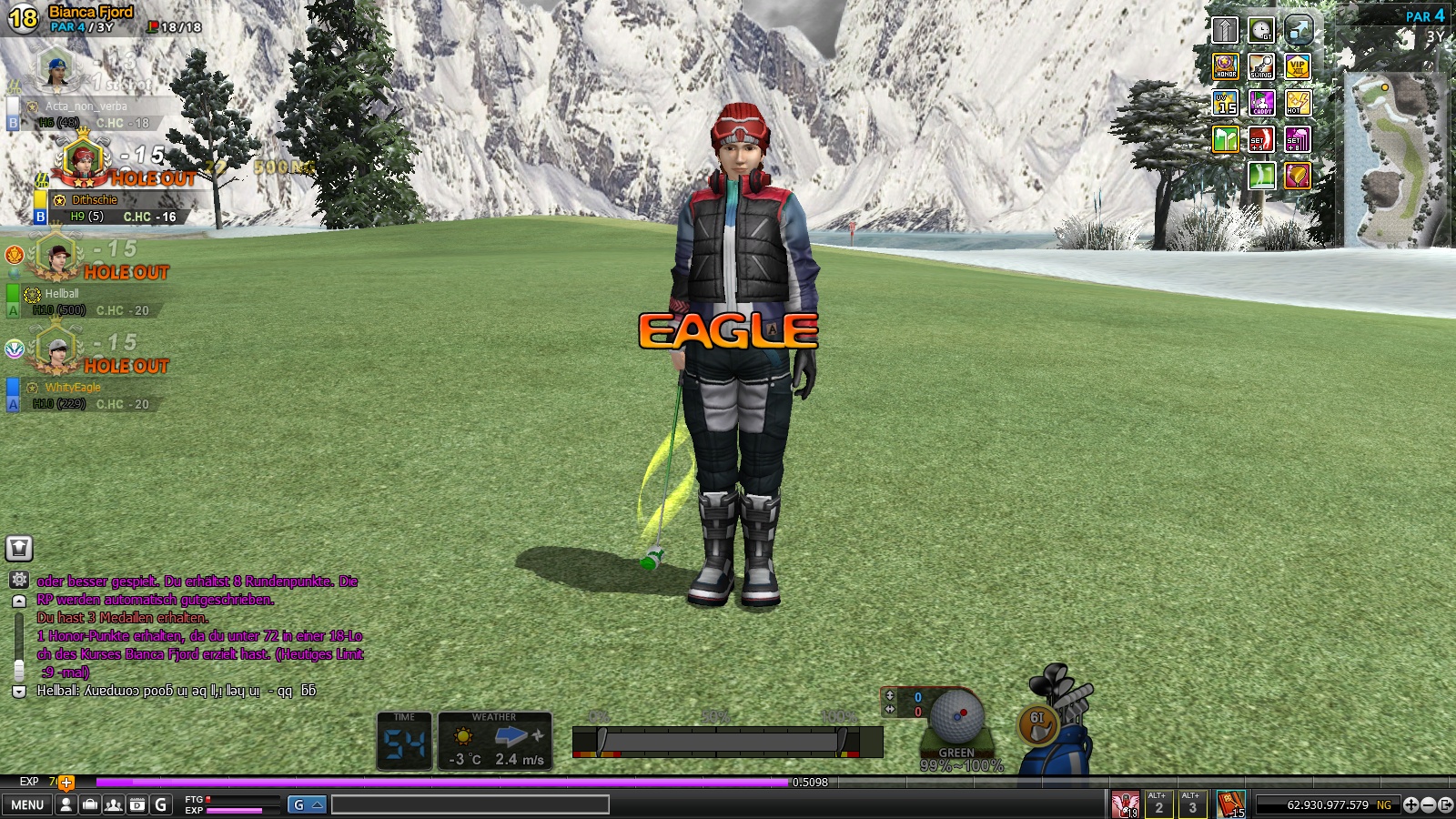This screenshot has height=819, width=1456.
Task: Open the MENU button
Action: [x=27, y=804]
